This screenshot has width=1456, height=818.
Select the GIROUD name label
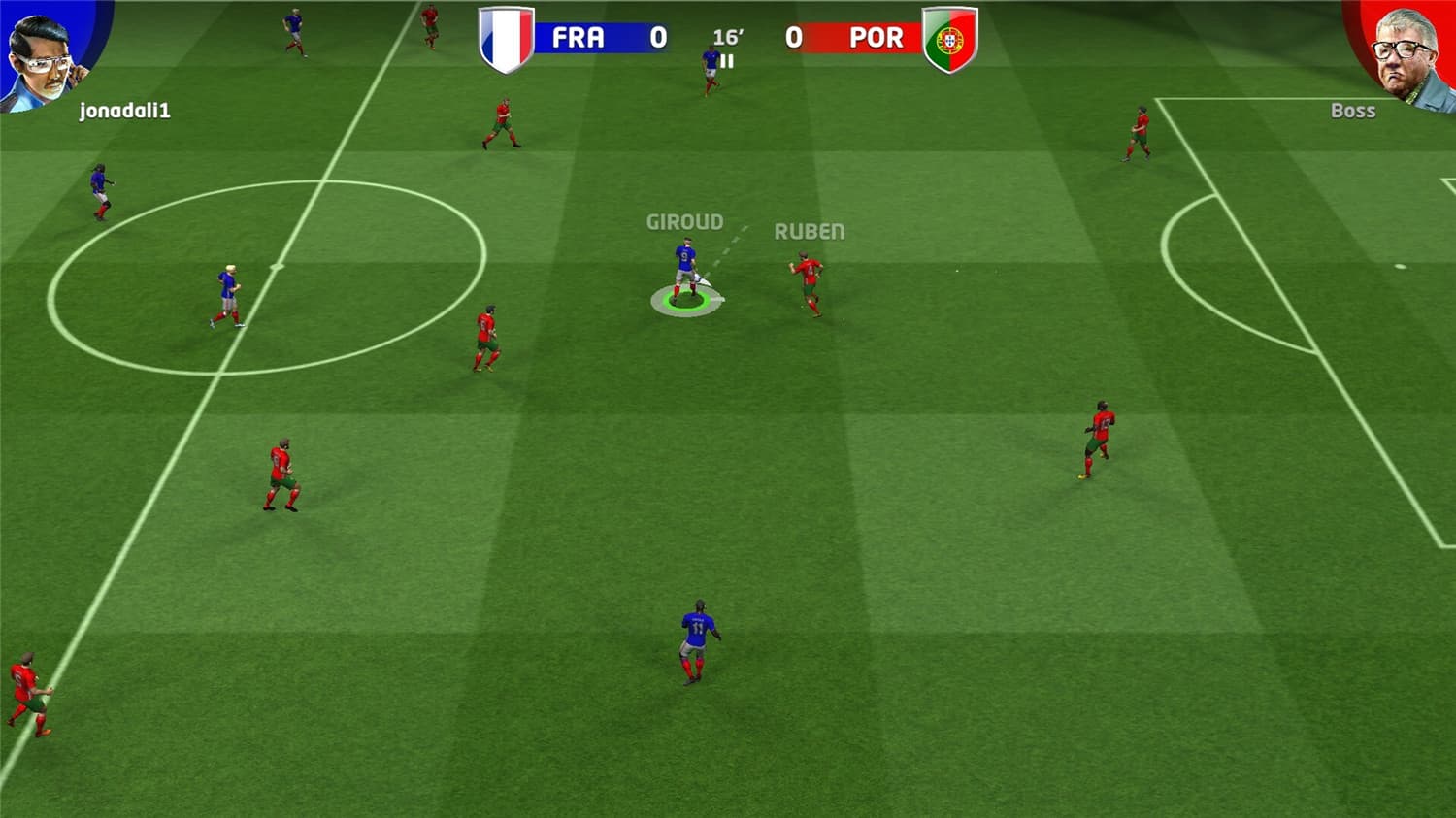point(684,222)
